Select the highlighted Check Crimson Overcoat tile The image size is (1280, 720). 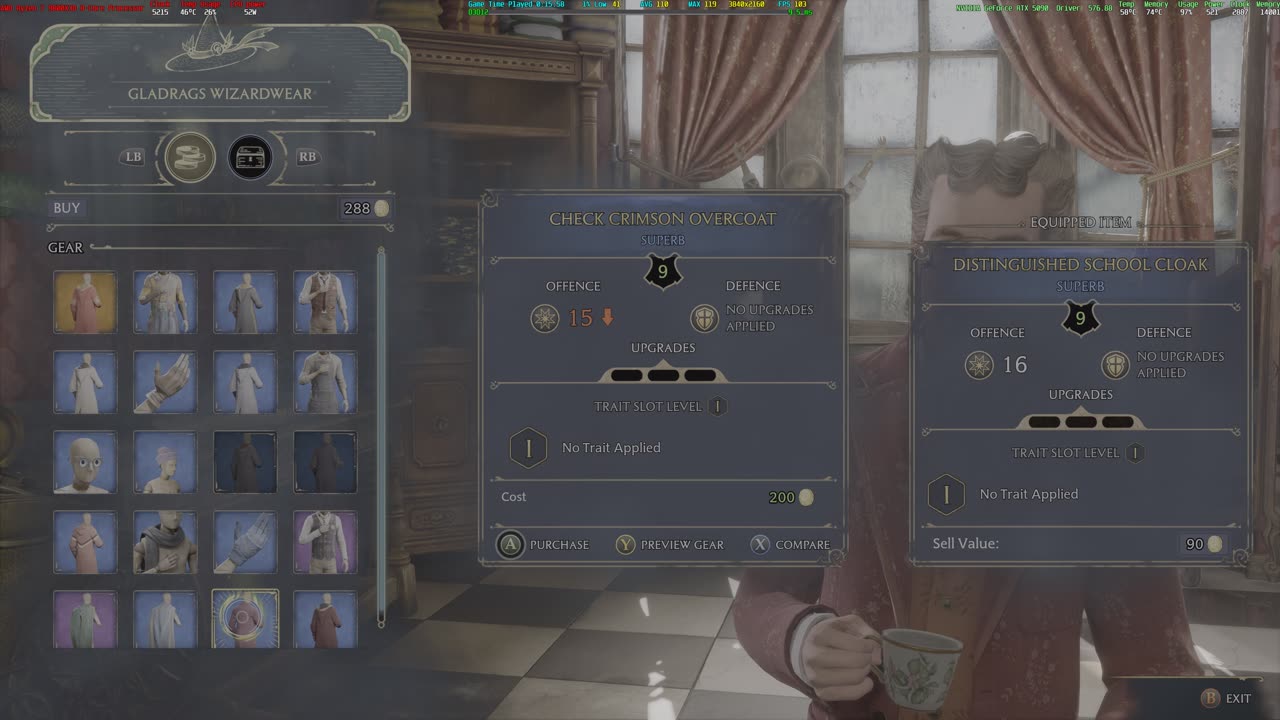click(245, 619)
